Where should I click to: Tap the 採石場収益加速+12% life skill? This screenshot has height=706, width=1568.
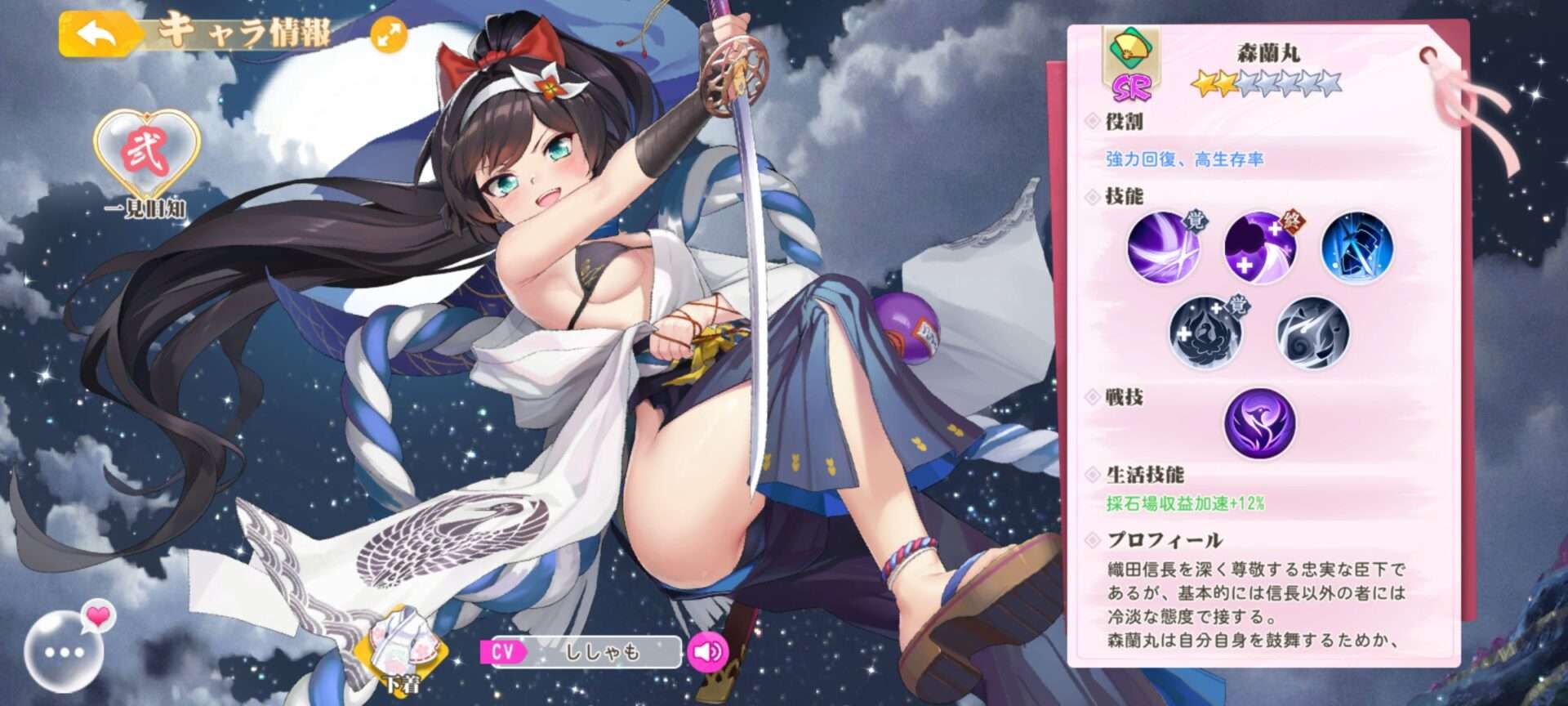pos(1185,503)
